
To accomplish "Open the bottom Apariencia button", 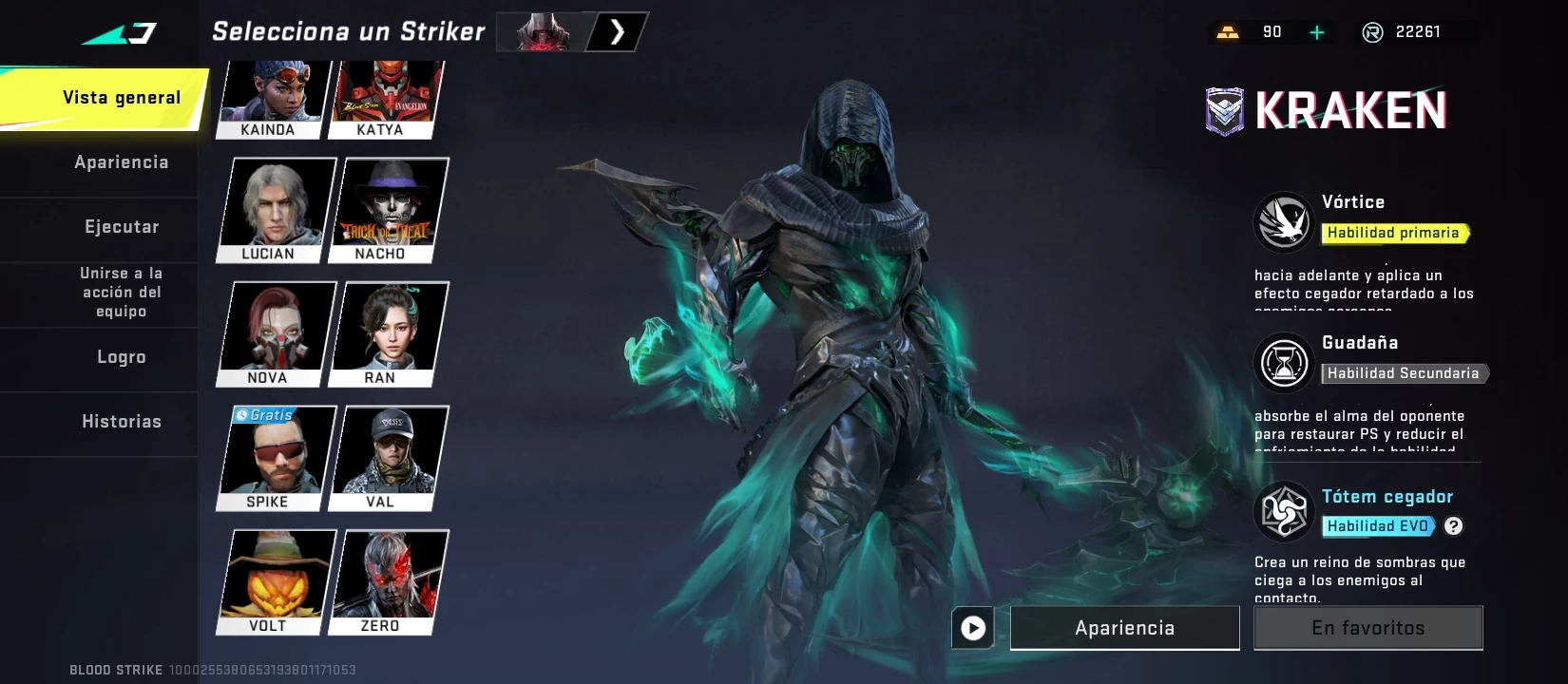I will coord(1124,628).
